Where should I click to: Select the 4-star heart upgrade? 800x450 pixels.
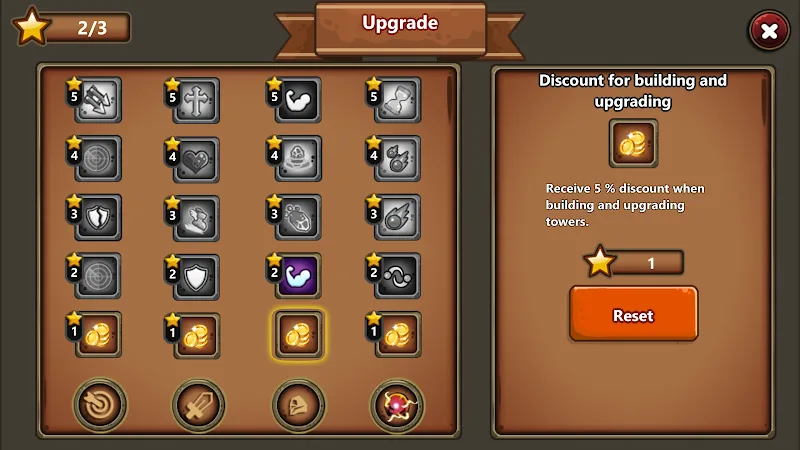click(x=197, y=159)
